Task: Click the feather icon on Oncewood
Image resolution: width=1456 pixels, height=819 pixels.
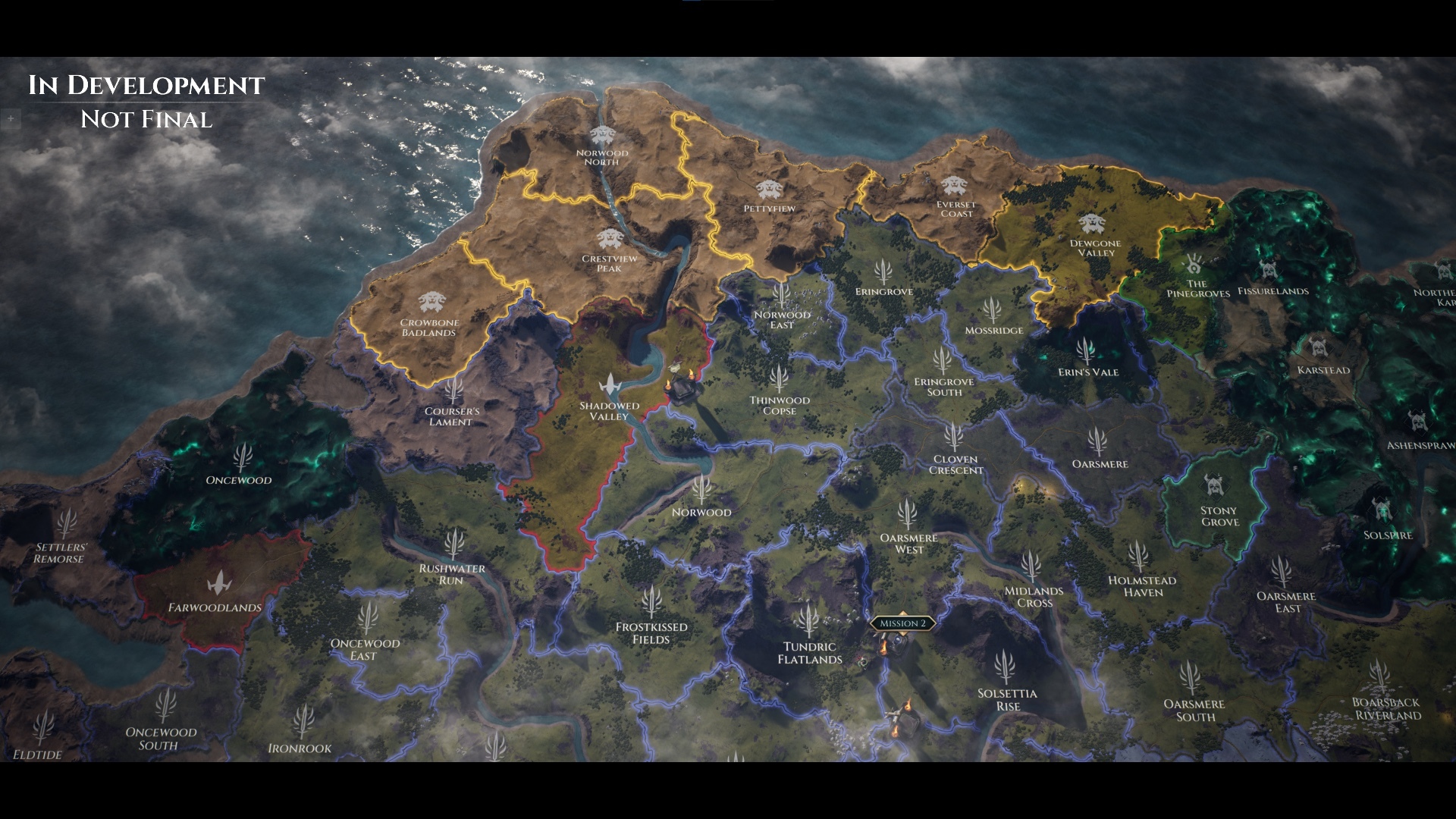Action: (241, 455)
